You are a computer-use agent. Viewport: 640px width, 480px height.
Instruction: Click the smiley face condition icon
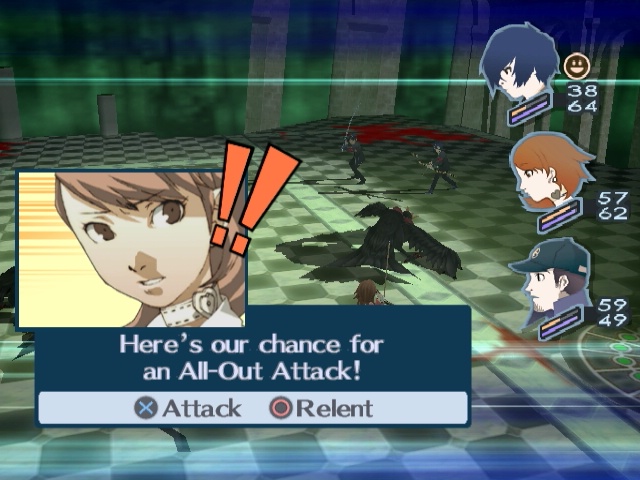pos(577,67)
